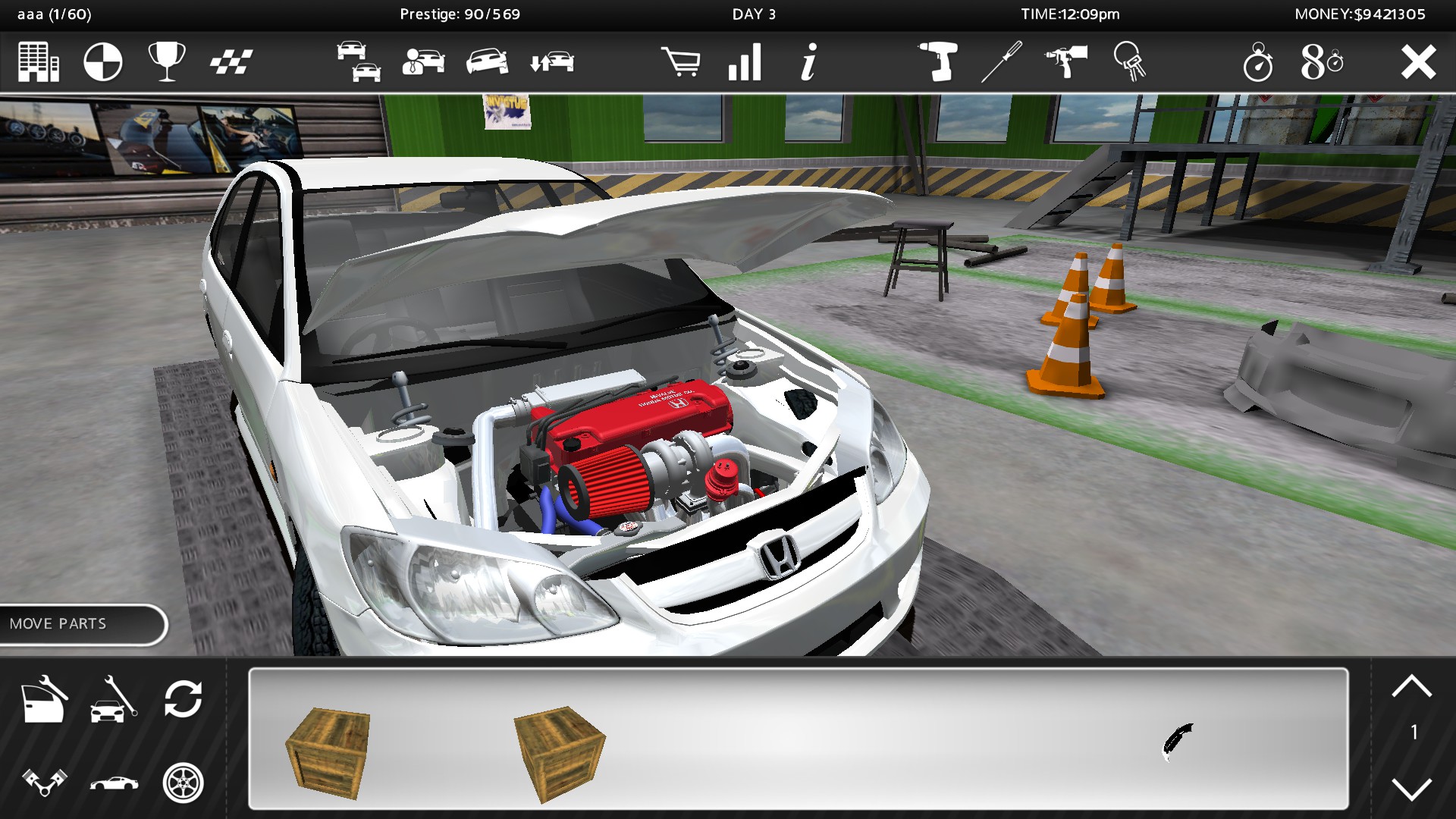Pick the spray paint gun tool
Viewport: 1456px width, 819px height.
1065,63
